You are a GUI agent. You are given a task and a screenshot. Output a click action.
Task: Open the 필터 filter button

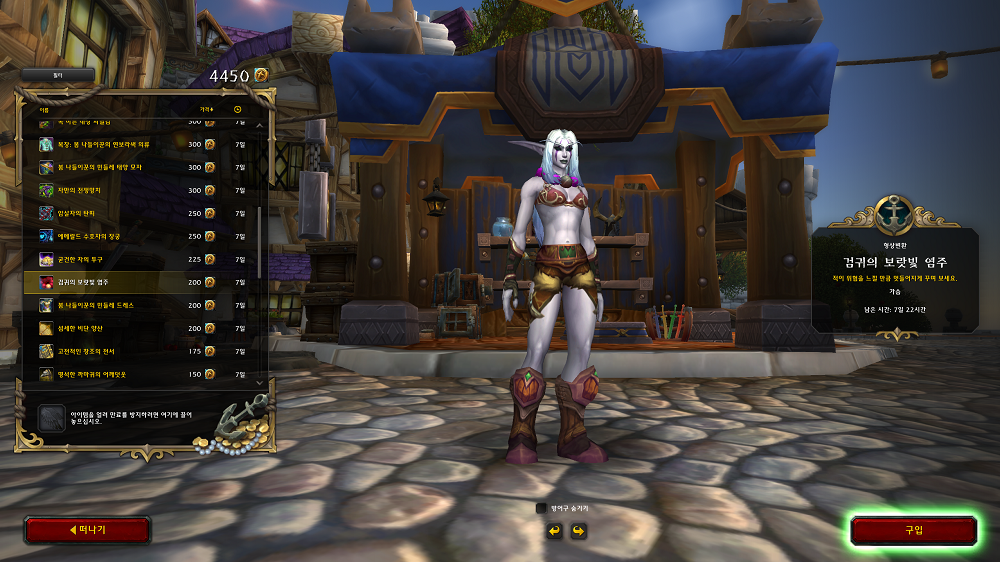(x=57, y=75)
